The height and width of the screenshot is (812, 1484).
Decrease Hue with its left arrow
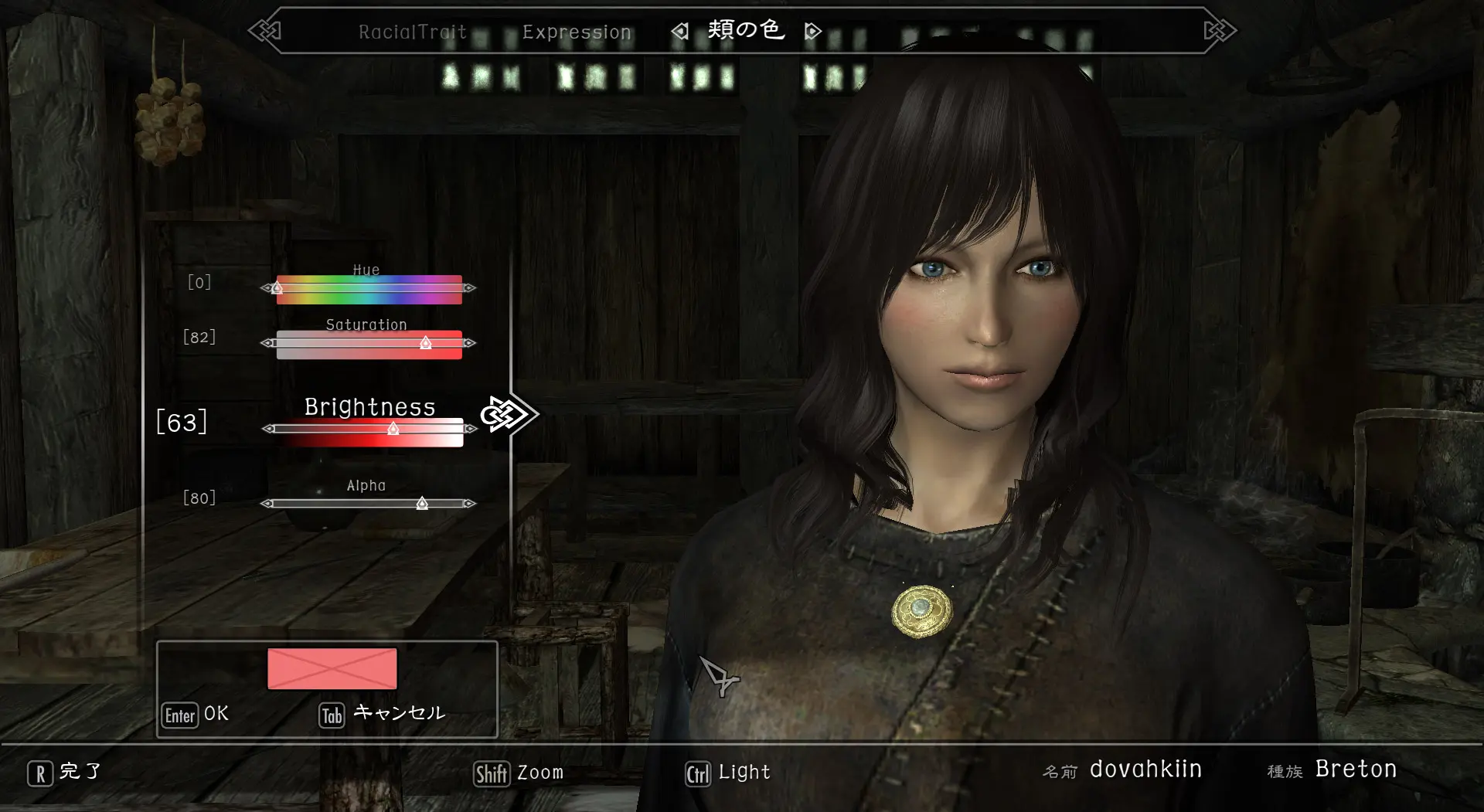pos(266,288)
